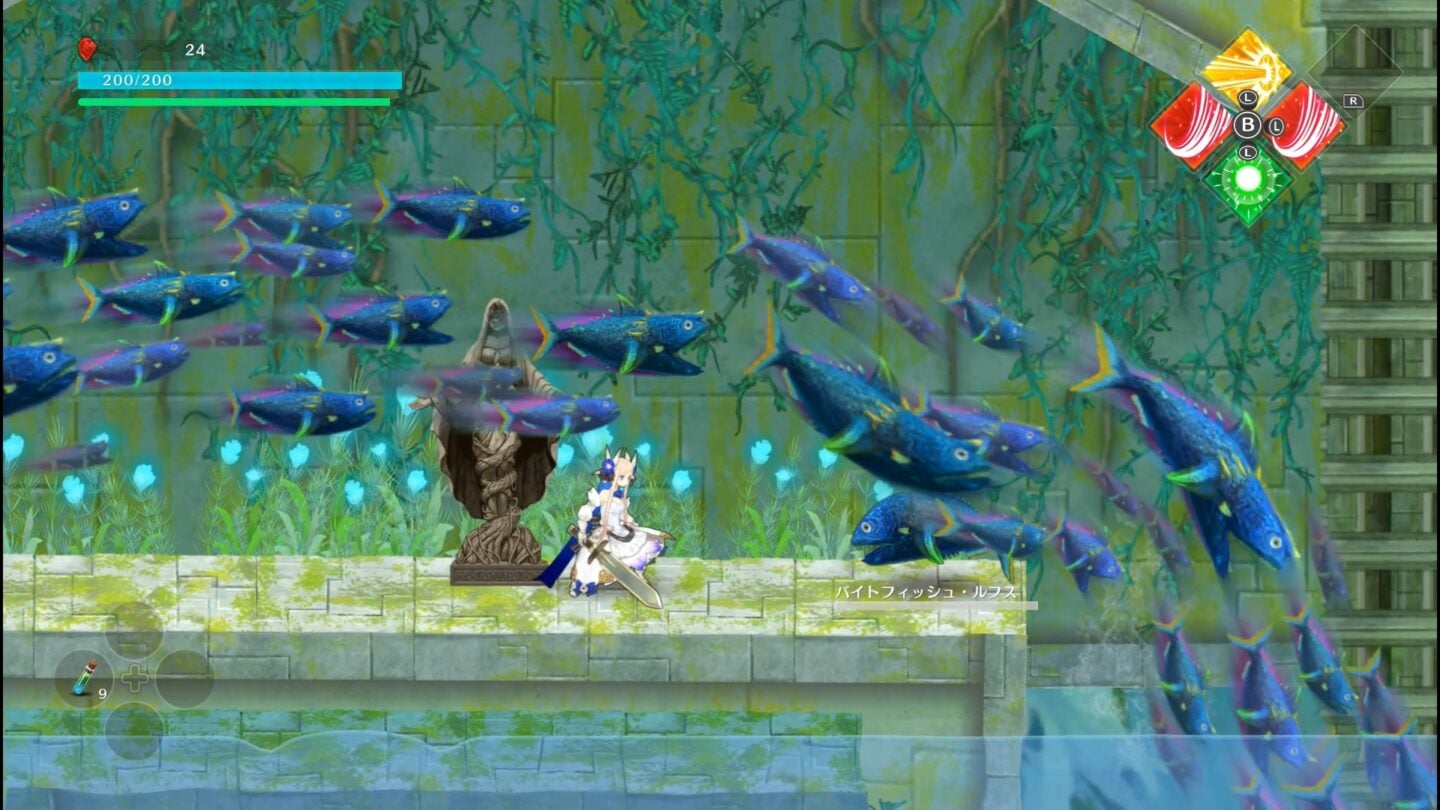Select the sword-wielding character by the statue
The height and width of the screenshot is (810, 1440).
coord(615,520)
